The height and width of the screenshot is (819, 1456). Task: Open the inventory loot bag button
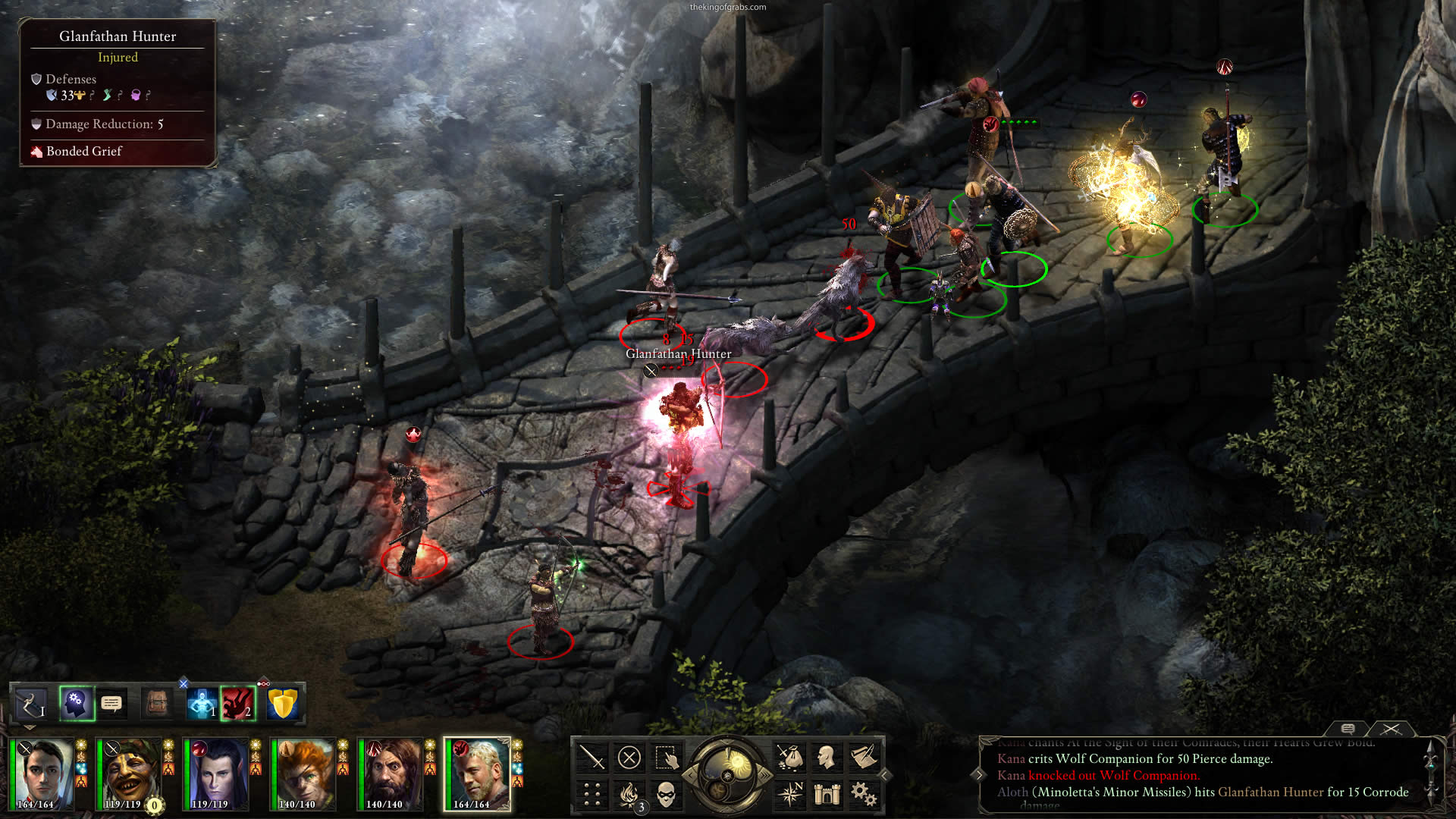[789, 757]
